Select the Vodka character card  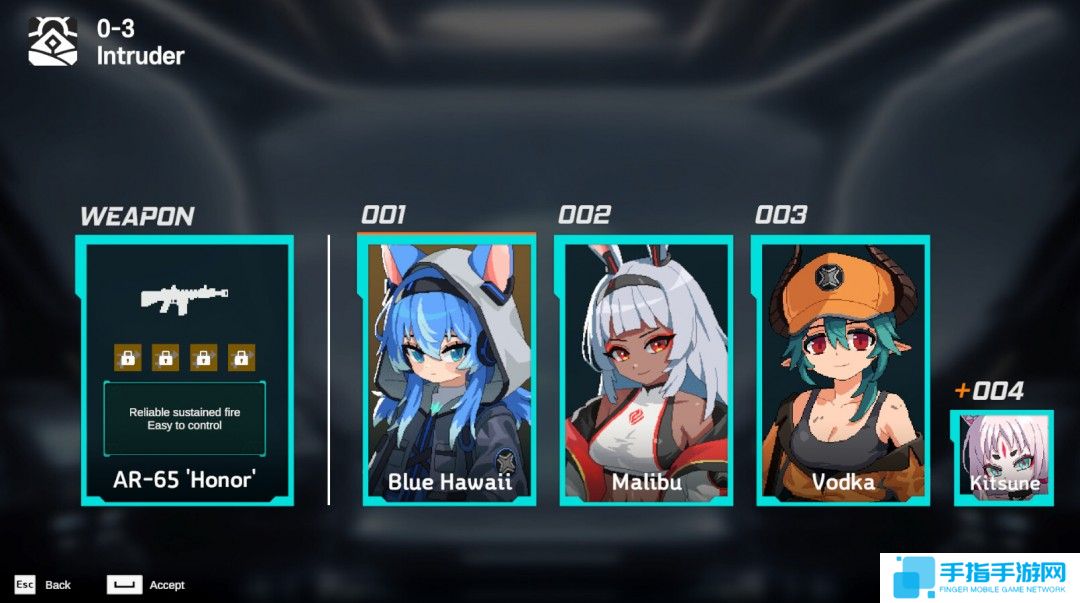pos(842,370)
